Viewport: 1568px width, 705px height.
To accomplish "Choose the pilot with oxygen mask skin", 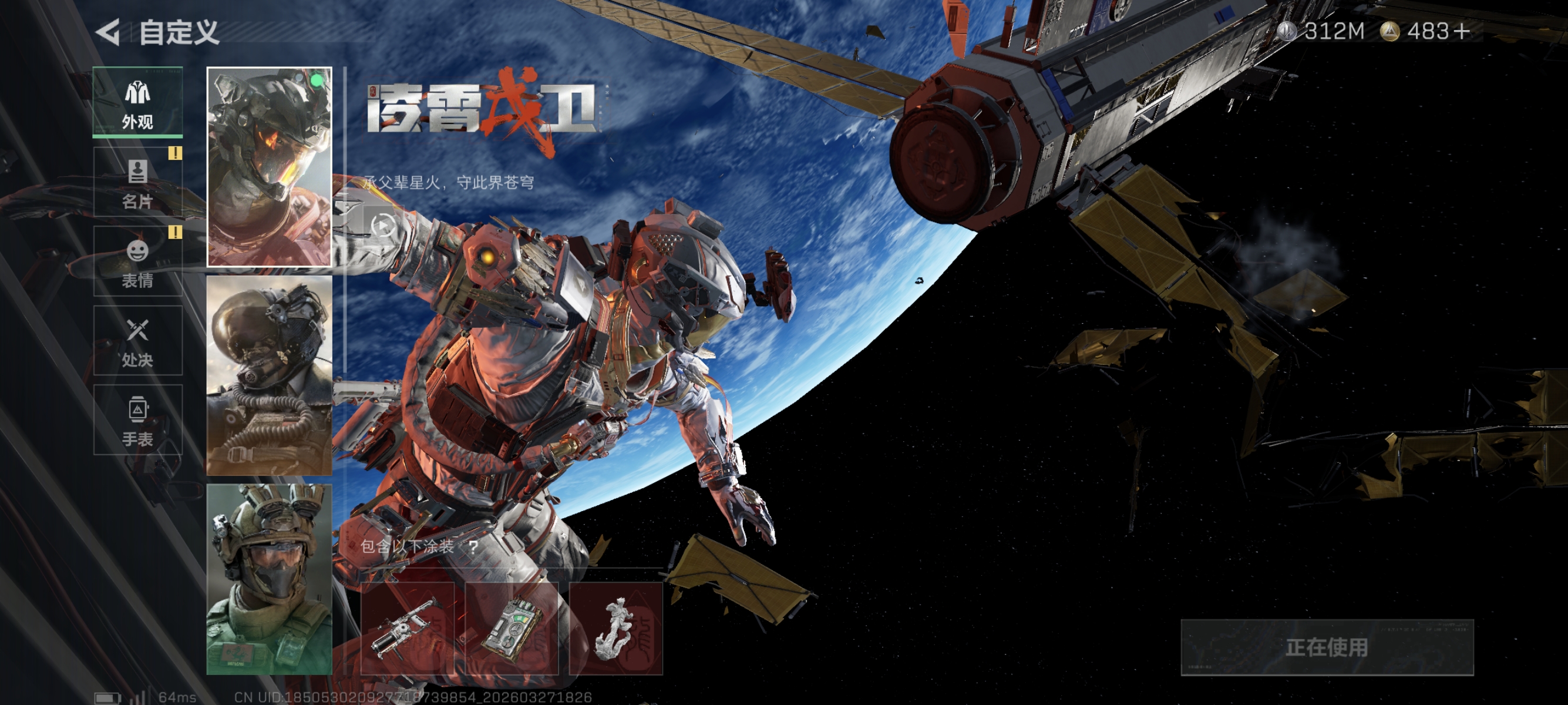I will coord(269,375).
